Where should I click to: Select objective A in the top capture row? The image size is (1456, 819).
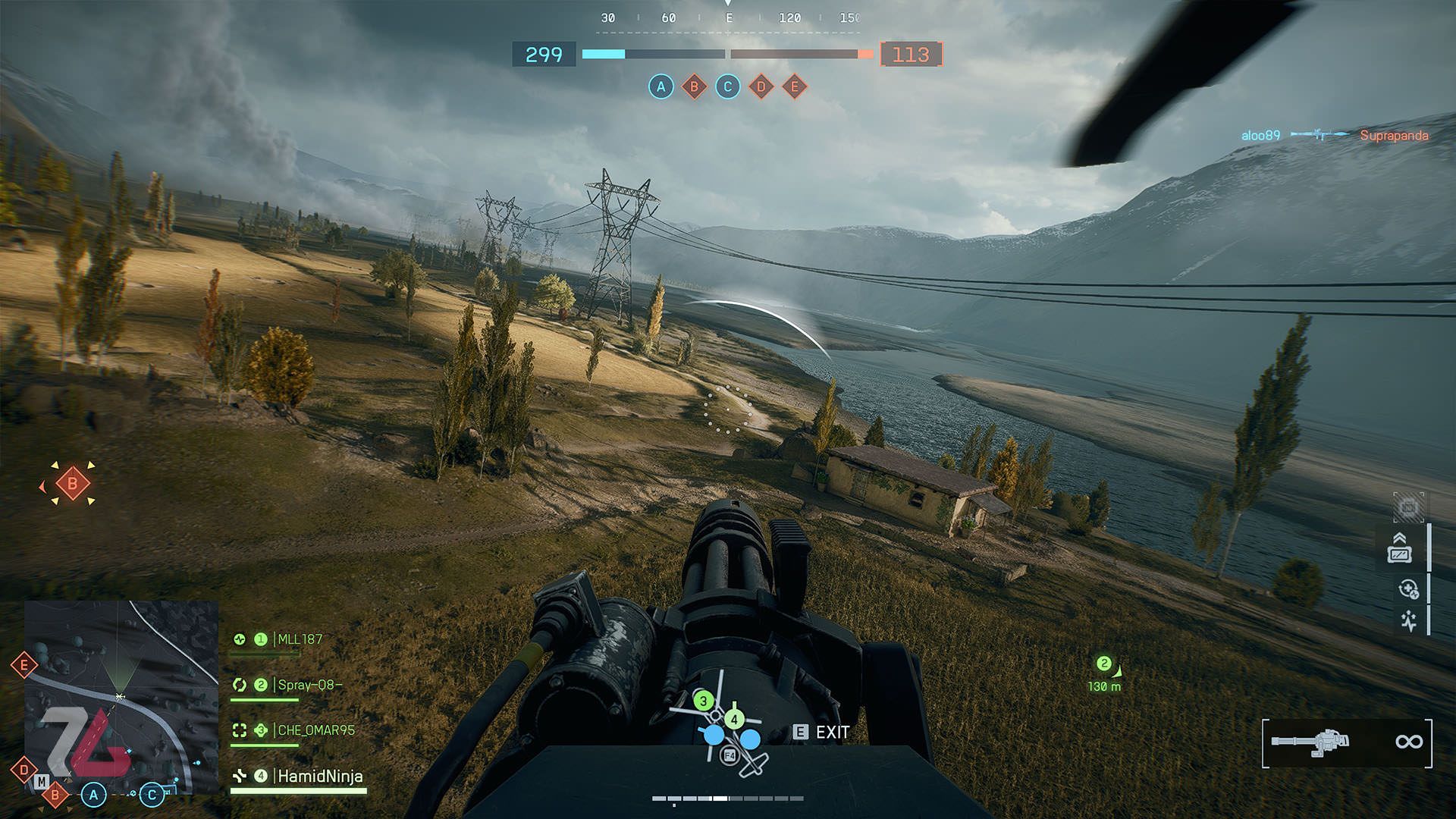click(661, 86)
